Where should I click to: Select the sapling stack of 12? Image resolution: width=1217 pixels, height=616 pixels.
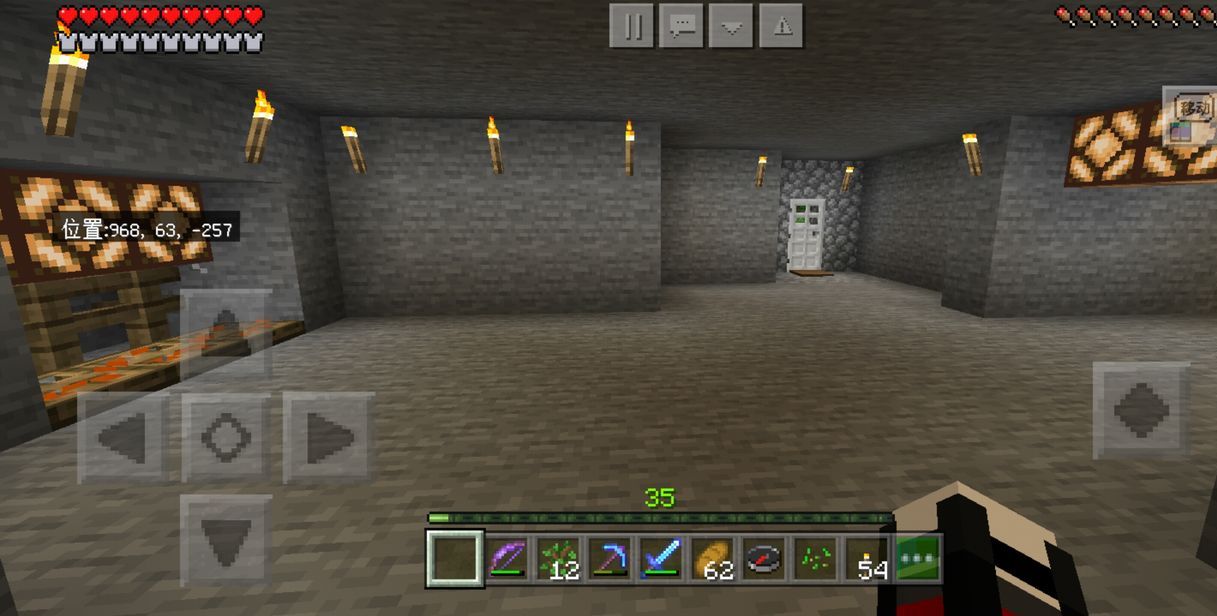tap(558, 558)
